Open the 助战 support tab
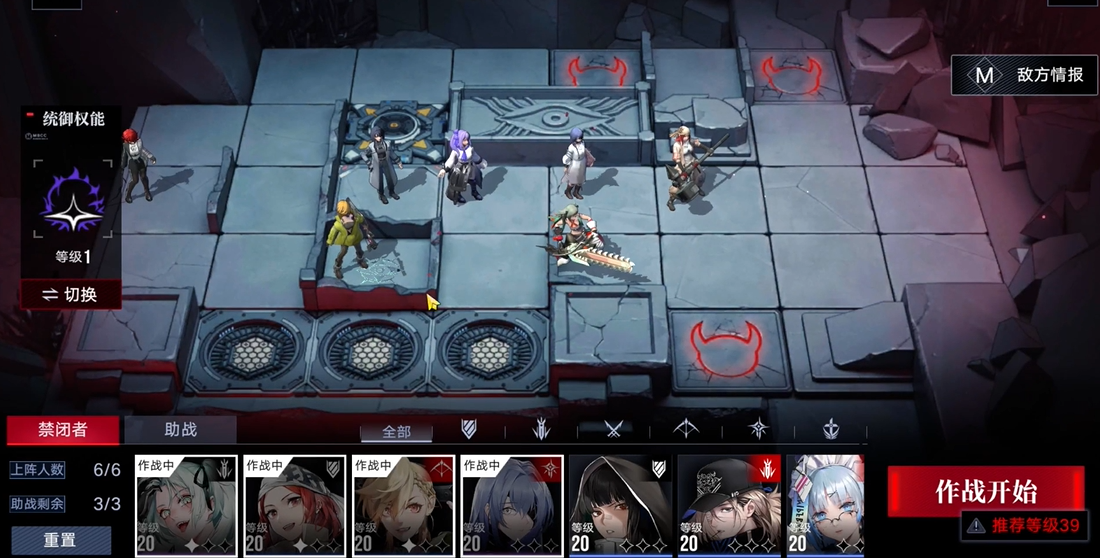 [180, 430]
